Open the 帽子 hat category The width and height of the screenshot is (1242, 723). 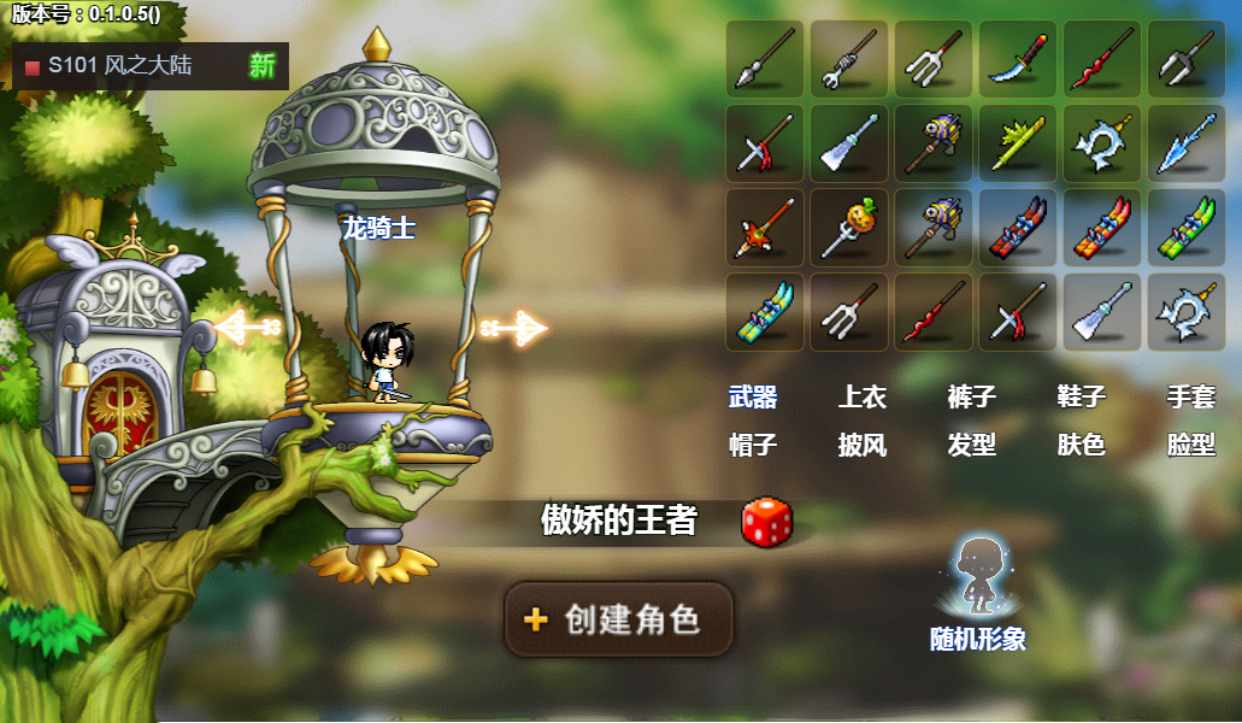[x=753, y=444]
